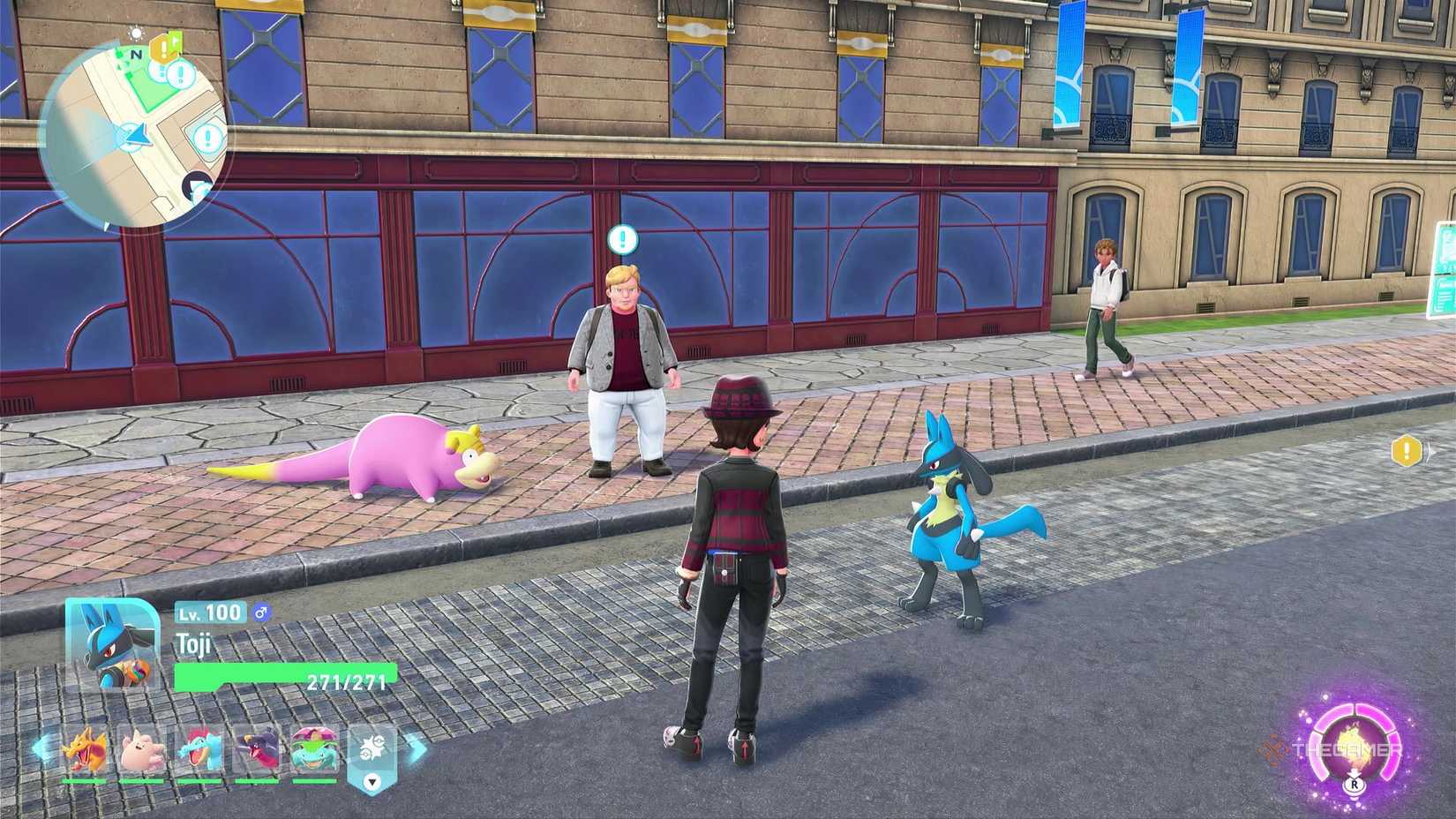Click the player arrow cursor on the minimap

click(x=137, y=135)
